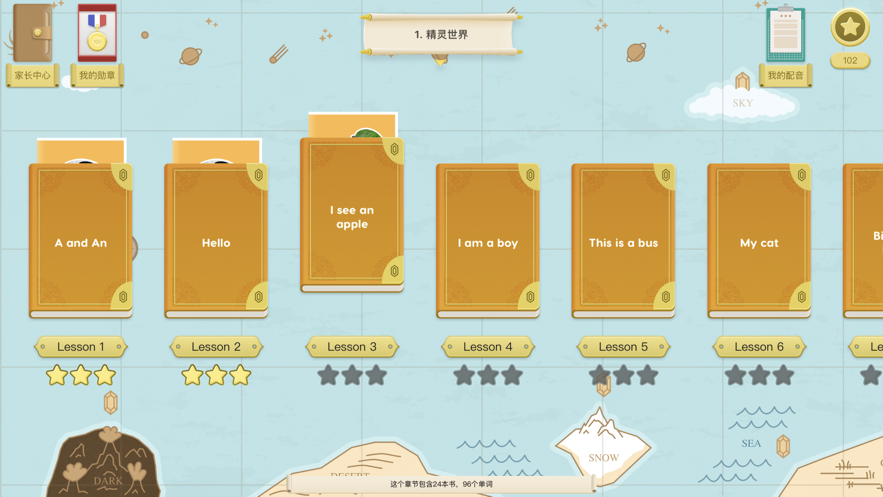This screenshot has width=883, height=497.
Task: Open the 'I see an apple' book
Action: click(352, 215)
